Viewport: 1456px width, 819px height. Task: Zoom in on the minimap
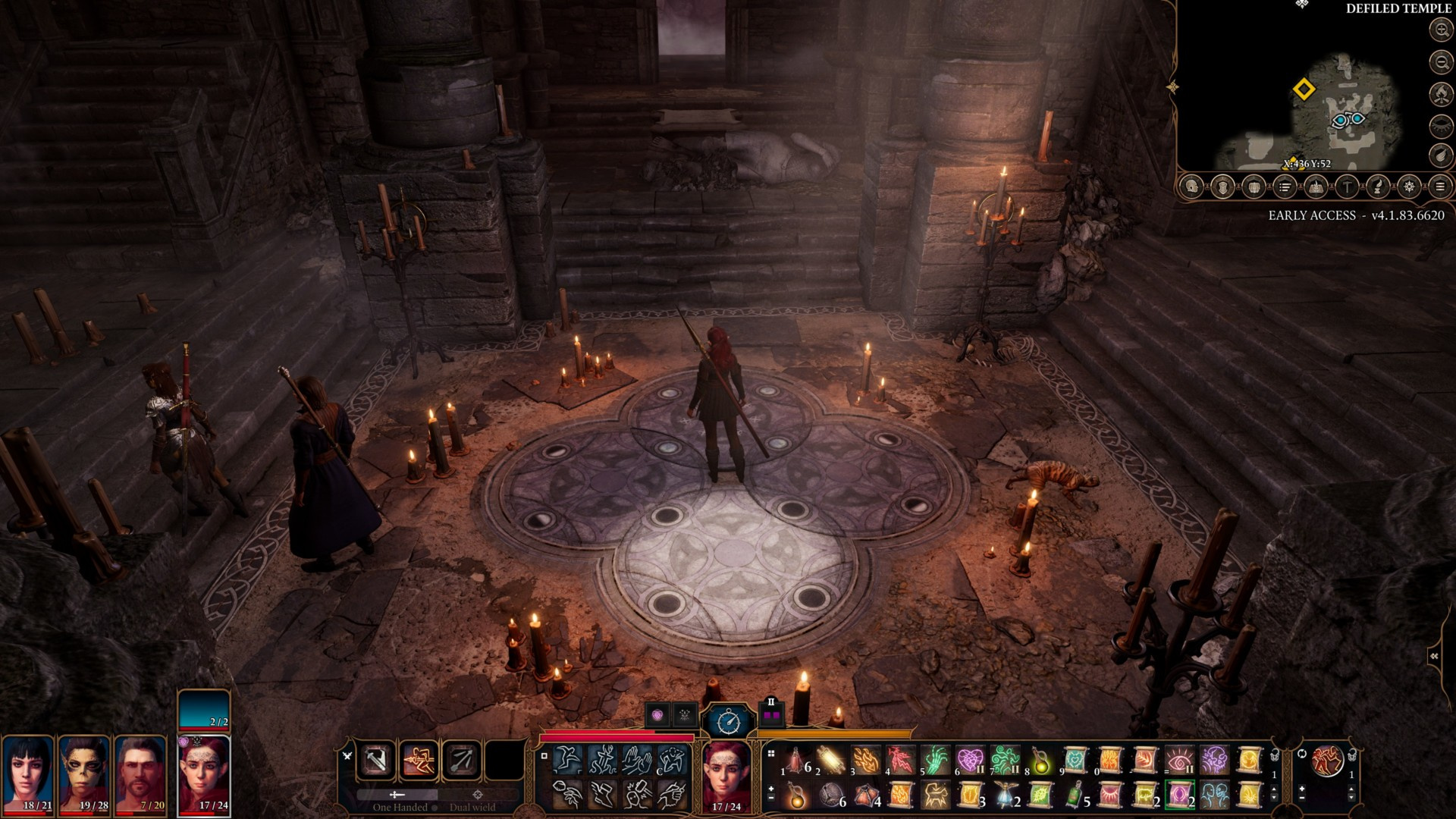(1440, 30)
